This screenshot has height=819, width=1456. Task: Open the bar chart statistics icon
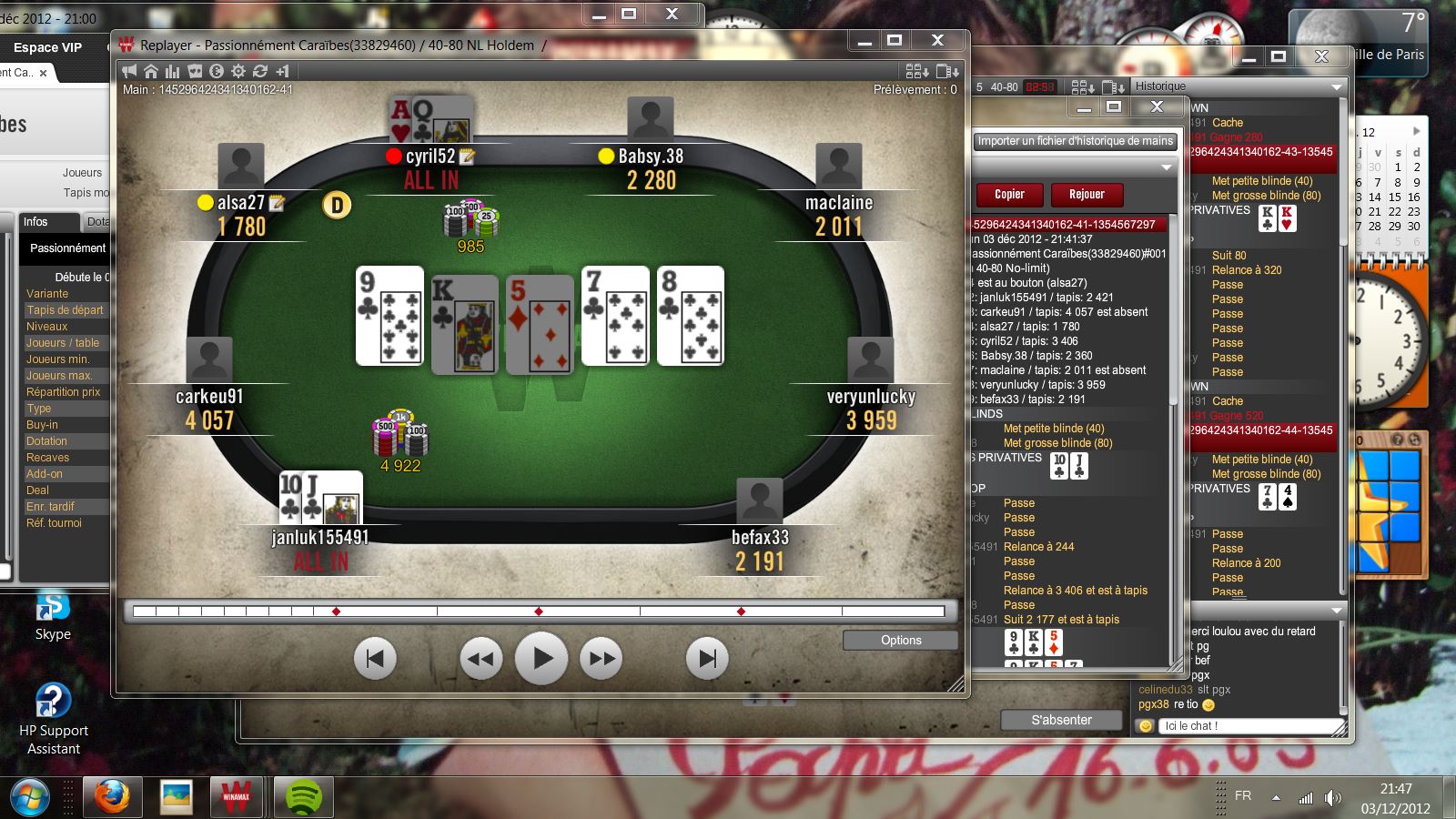coord(173,71)
